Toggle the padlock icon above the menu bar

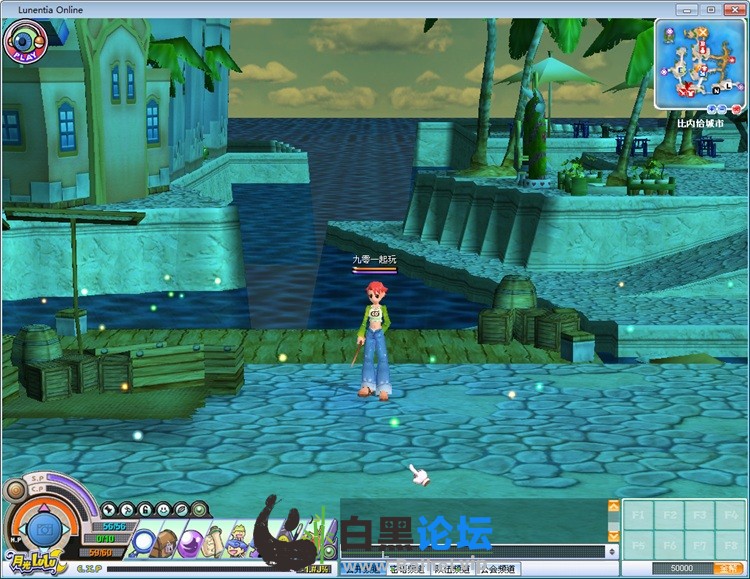(x=144, y=509)
